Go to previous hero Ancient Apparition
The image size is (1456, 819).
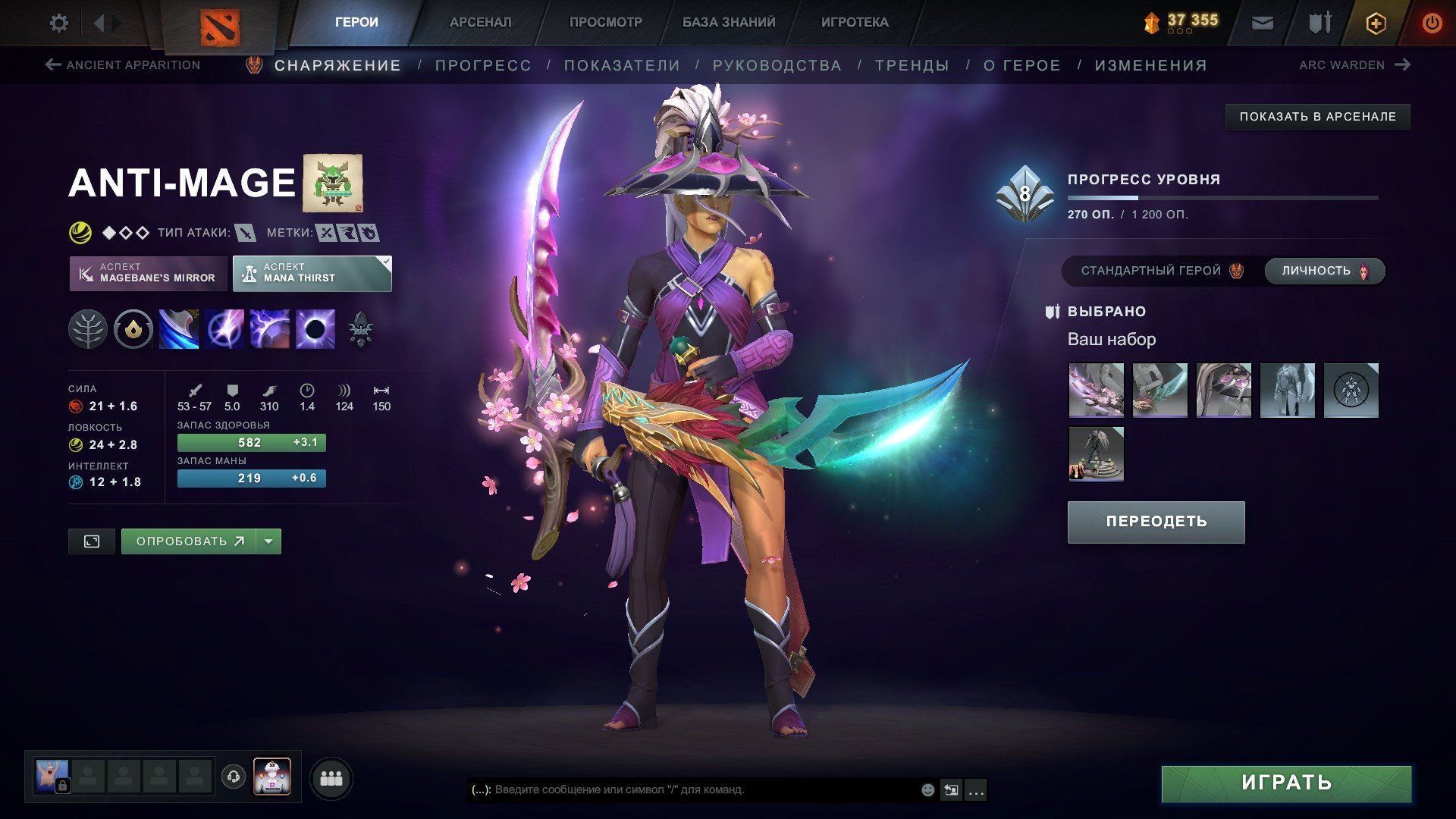coord(123,65)
